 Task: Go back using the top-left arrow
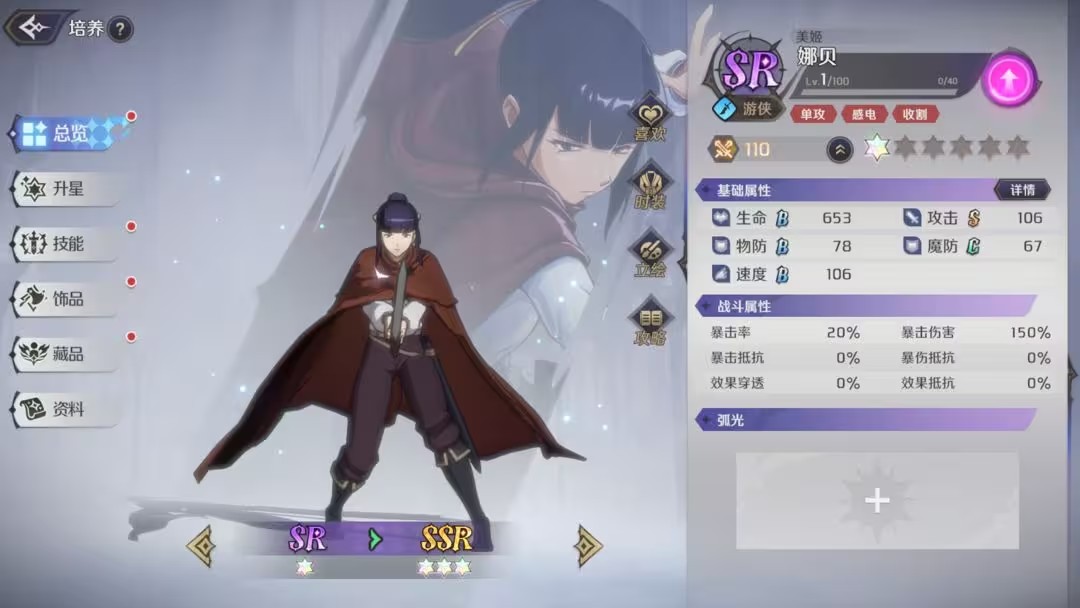click(x=34, y=28)
